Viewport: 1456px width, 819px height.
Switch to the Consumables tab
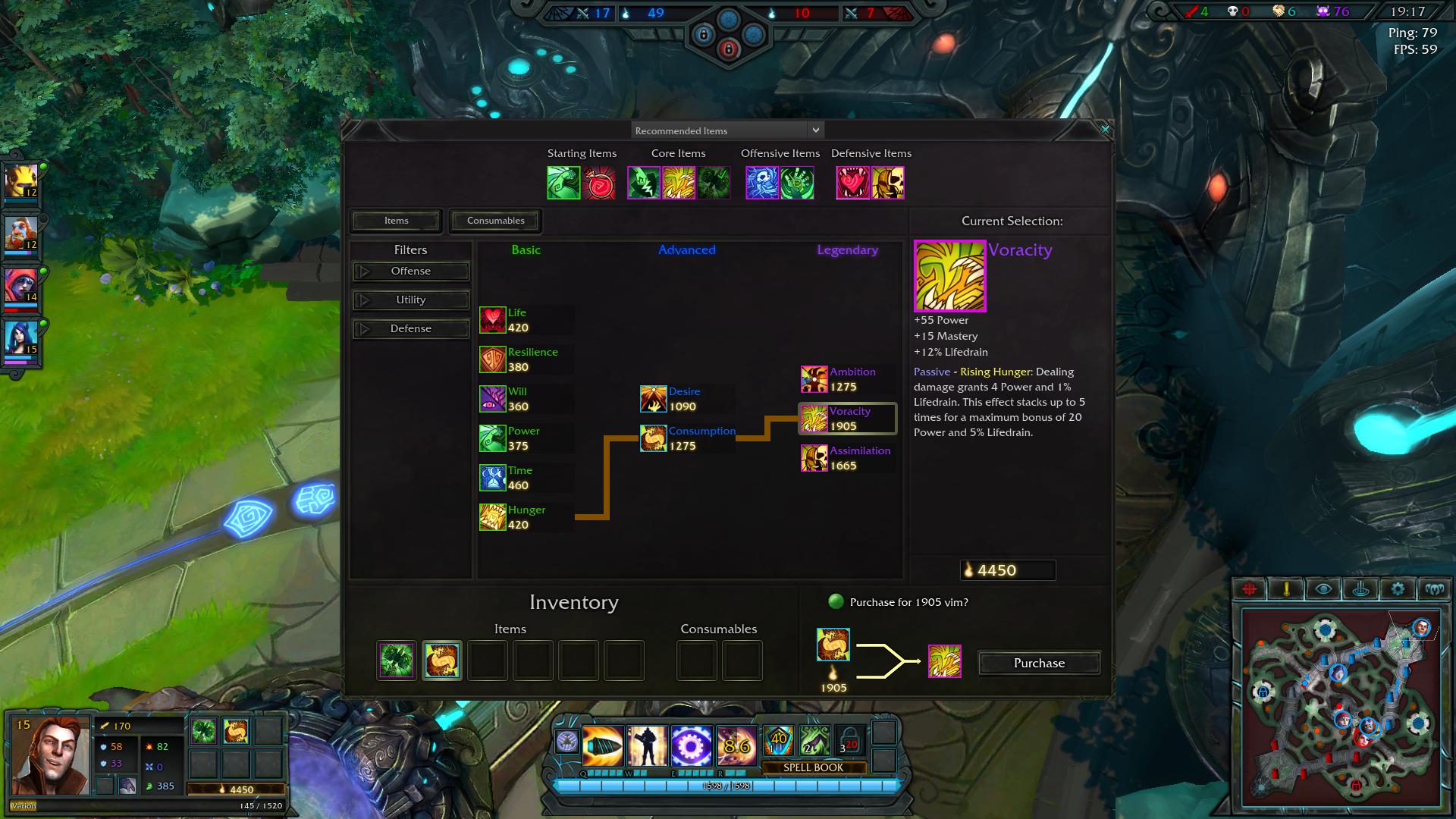pyautogui.click(x=495, y=221)
